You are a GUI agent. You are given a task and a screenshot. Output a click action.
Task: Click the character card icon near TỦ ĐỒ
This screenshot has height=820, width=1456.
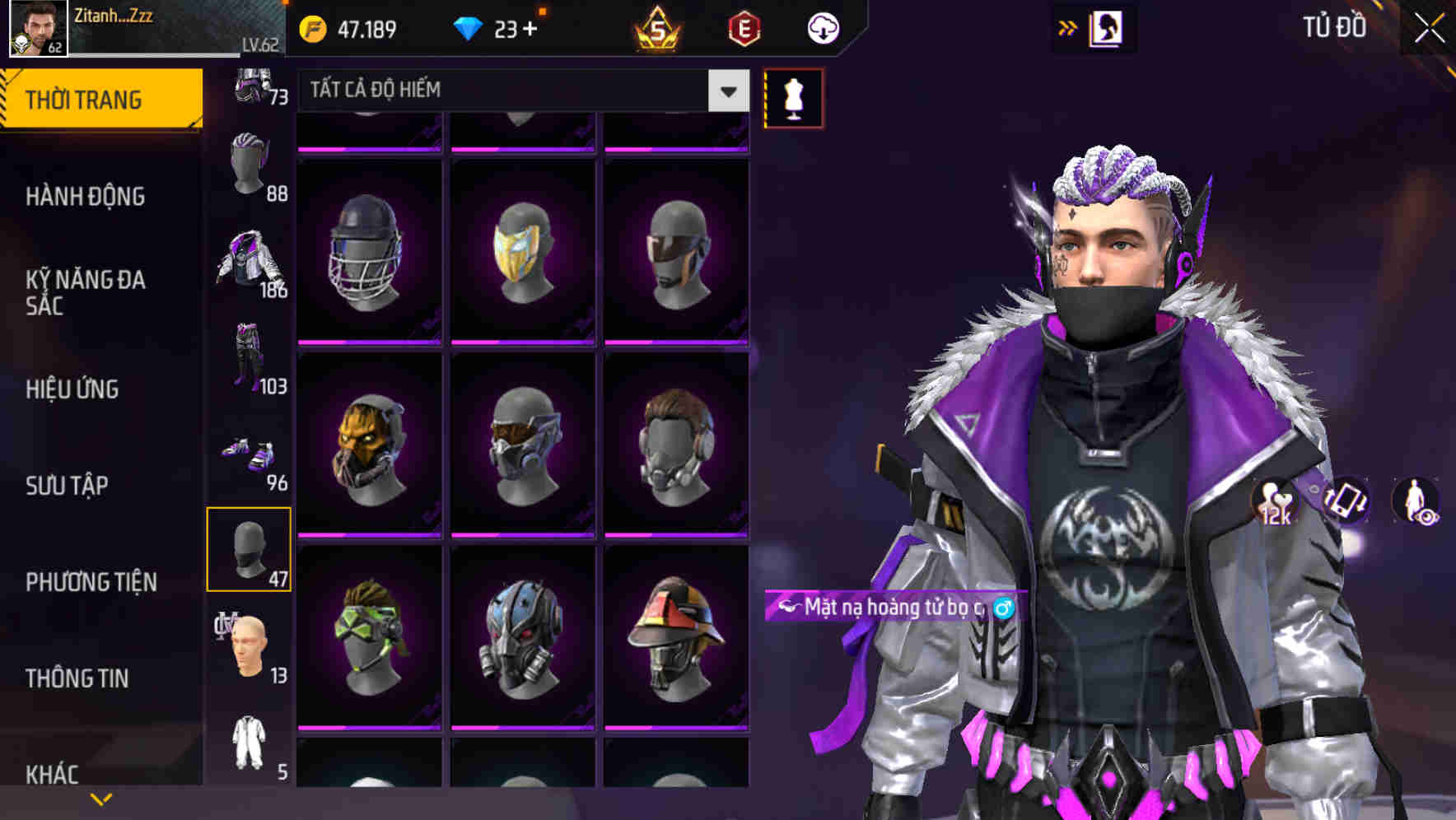click(1107, 27)
